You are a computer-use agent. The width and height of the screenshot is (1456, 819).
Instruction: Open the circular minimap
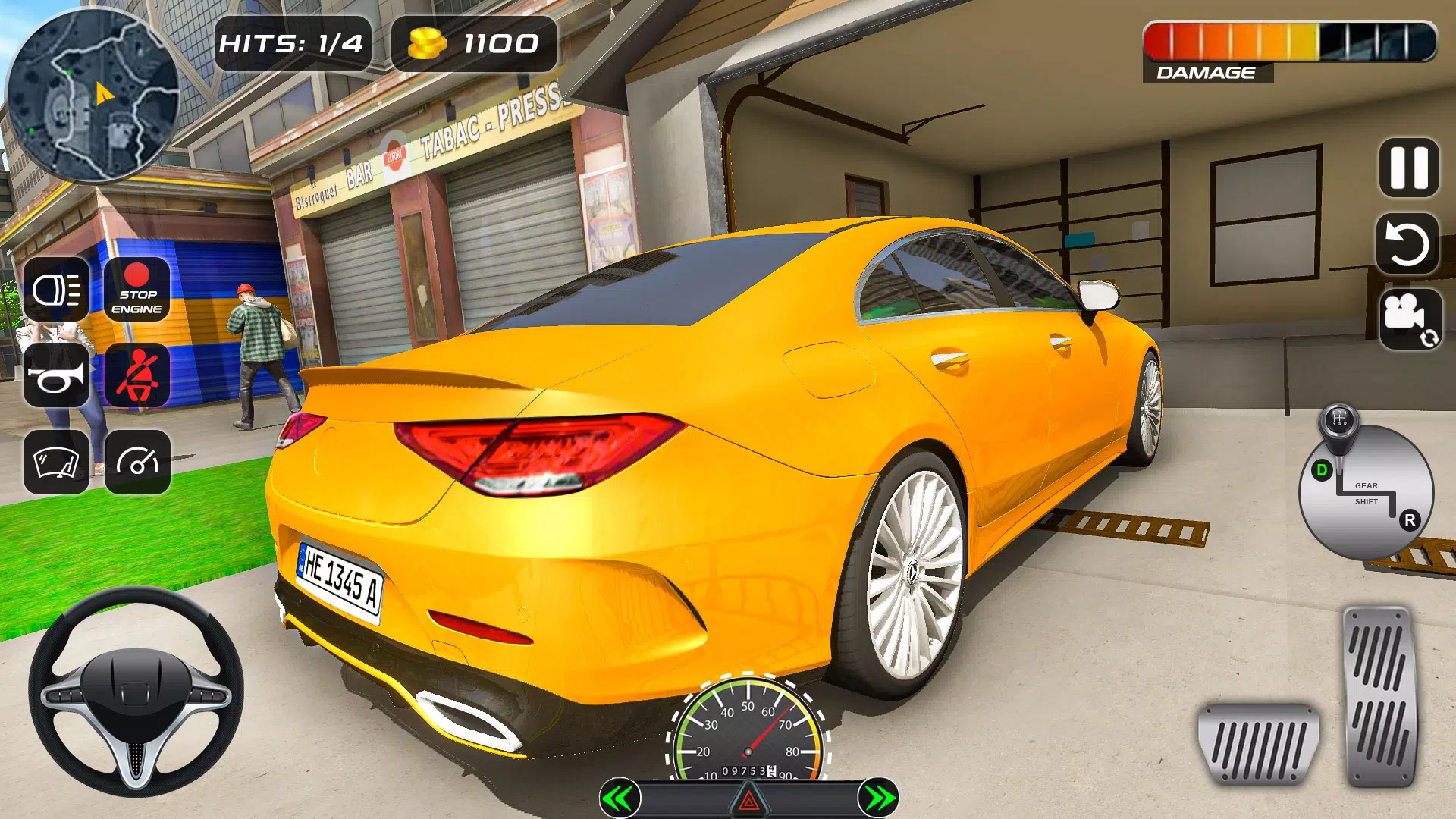coord(93,95)
